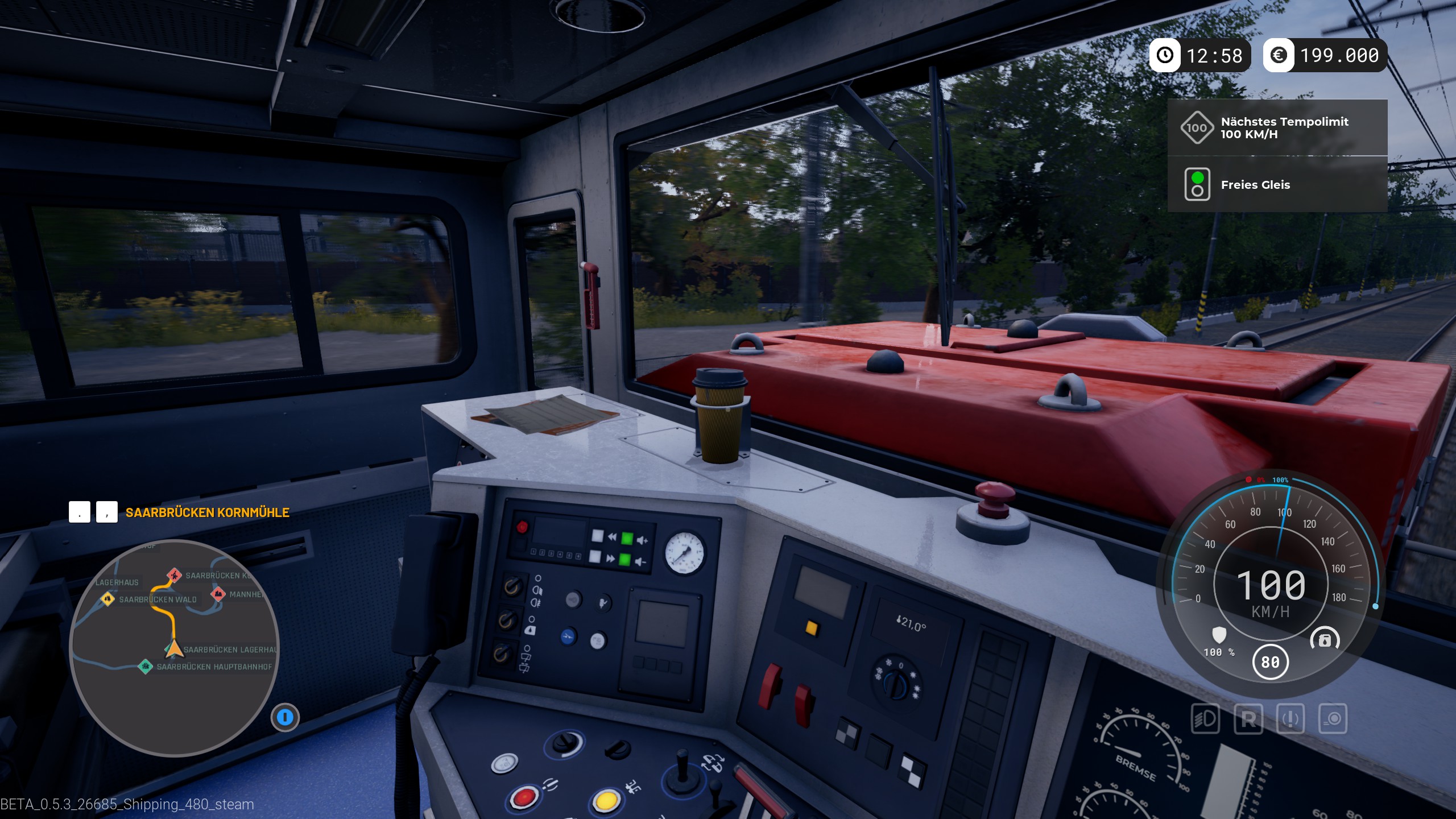Activate the reverse gear R icon
This screenshot has width=1456, height=819.
pos(1248,719)
